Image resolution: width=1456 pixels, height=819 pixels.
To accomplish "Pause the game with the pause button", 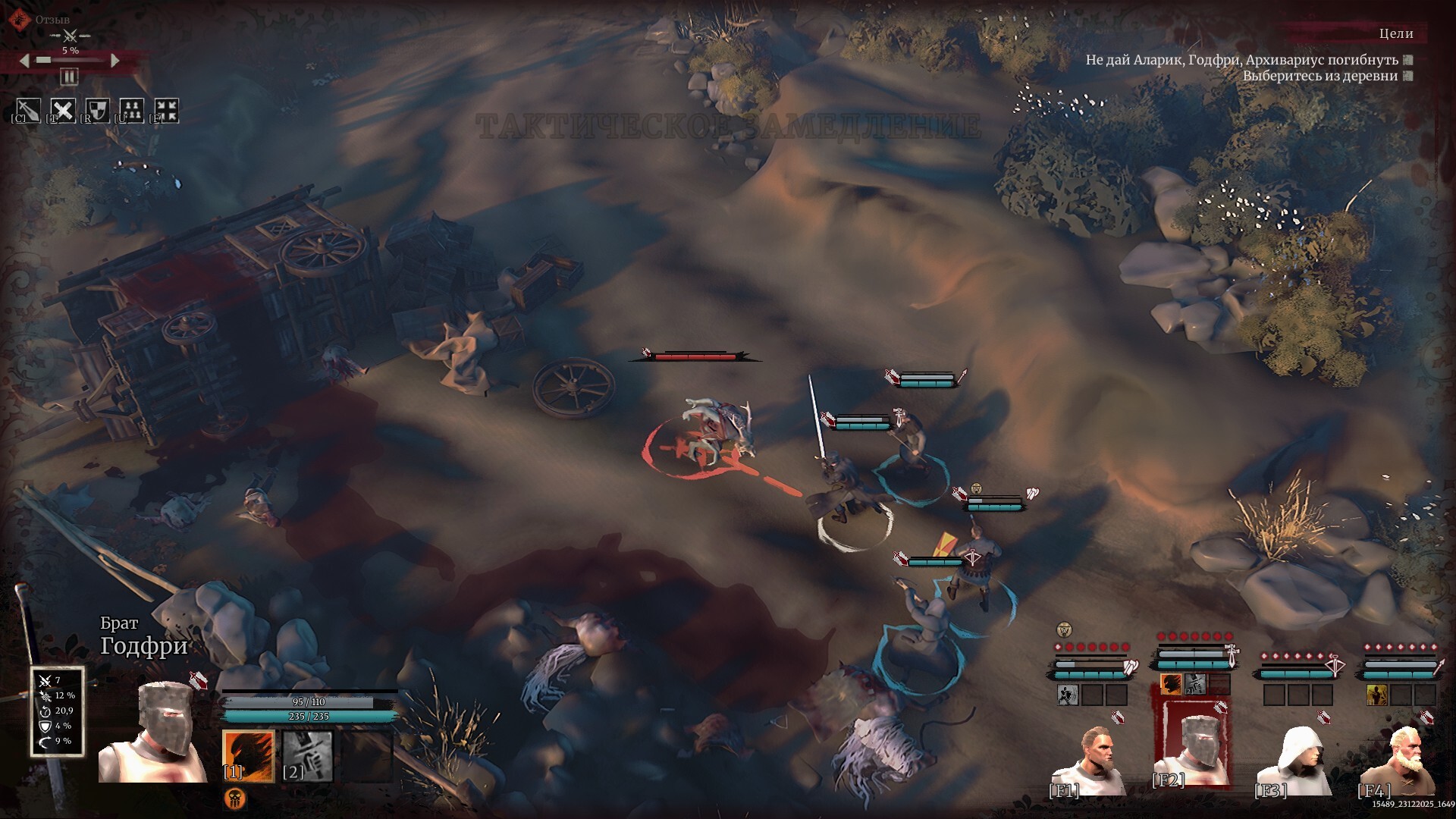I will coord(69,77).
